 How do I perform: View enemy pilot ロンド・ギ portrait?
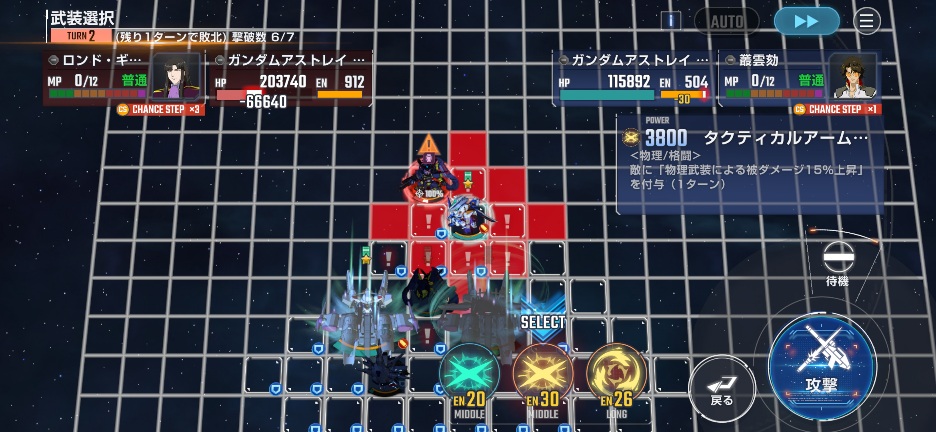point(177,78)
